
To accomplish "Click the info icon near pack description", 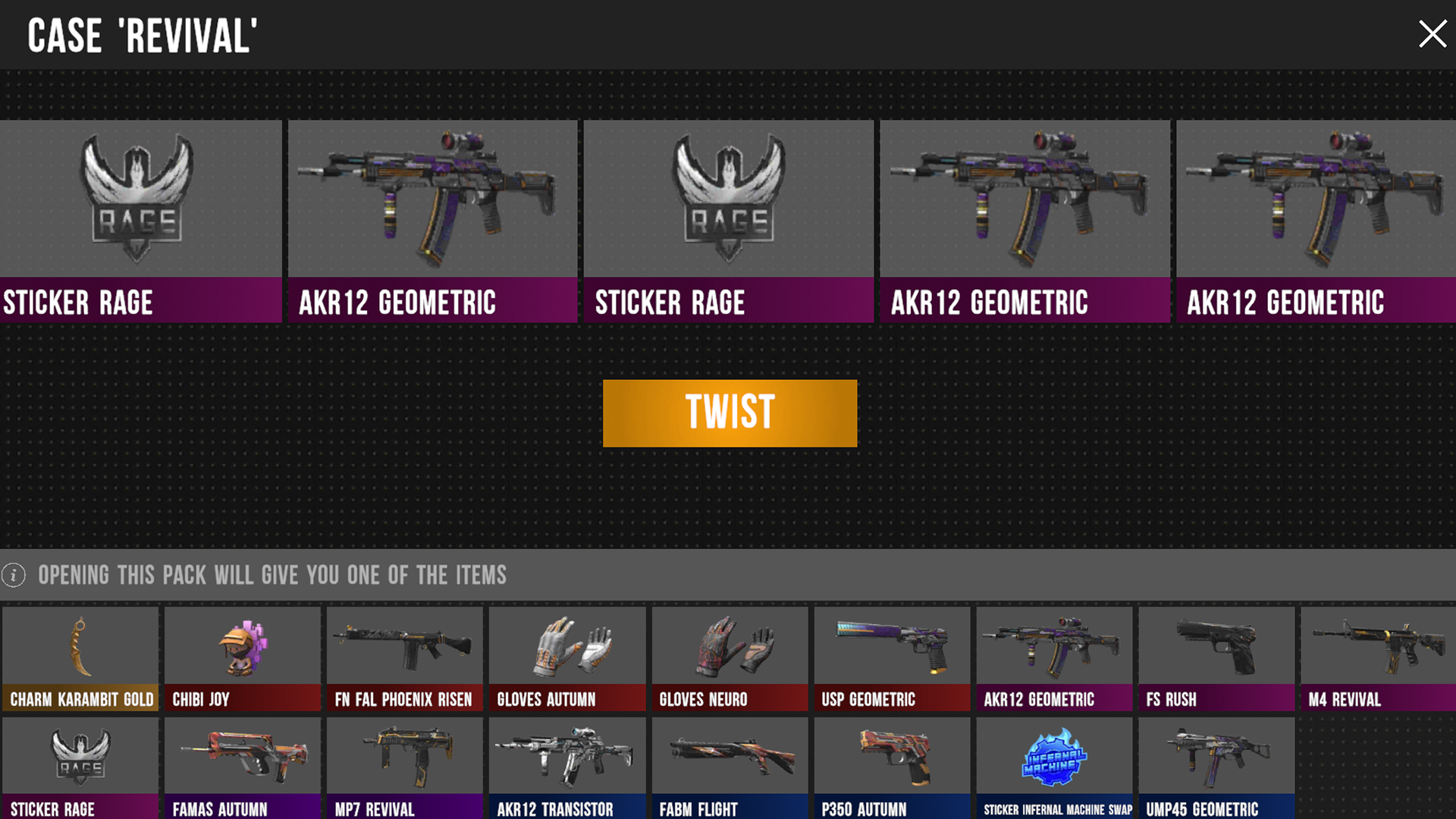I will pos(12,575).
